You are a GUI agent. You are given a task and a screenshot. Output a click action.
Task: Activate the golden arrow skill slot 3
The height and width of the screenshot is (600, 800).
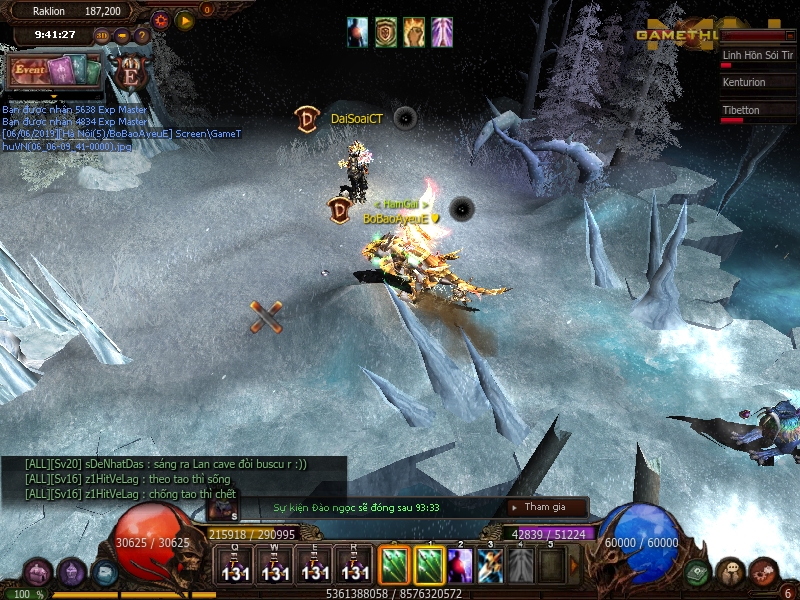coord(490,565)
